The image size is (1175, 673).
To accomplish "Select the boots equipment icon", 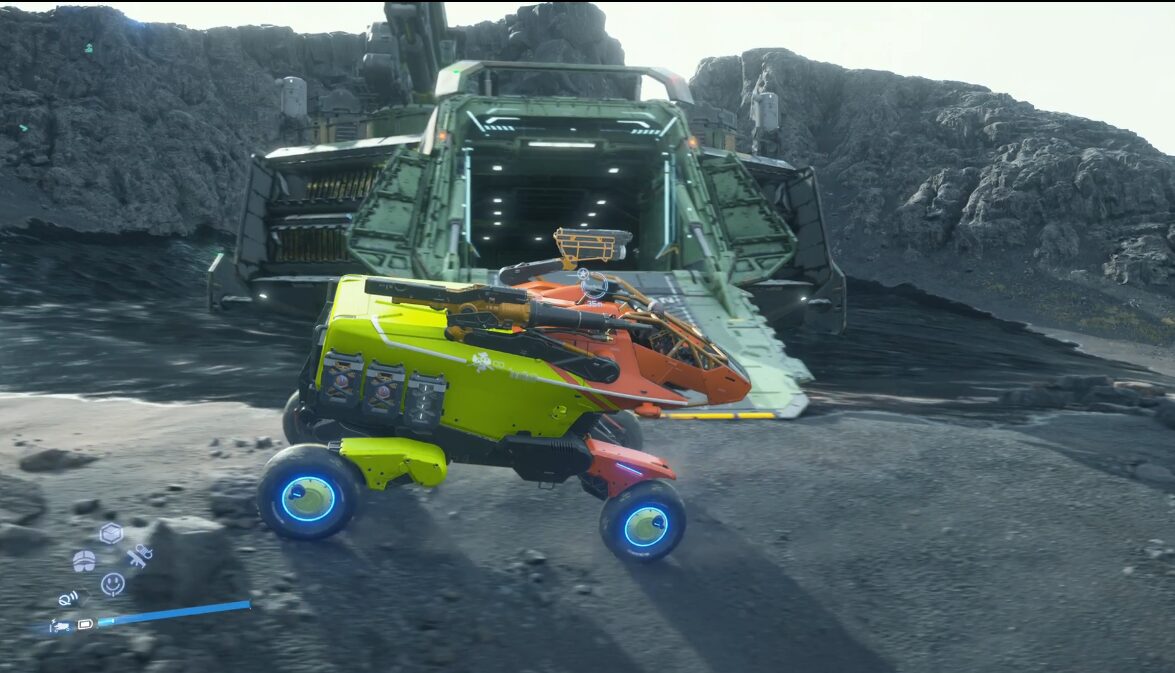I will (84, 560).
